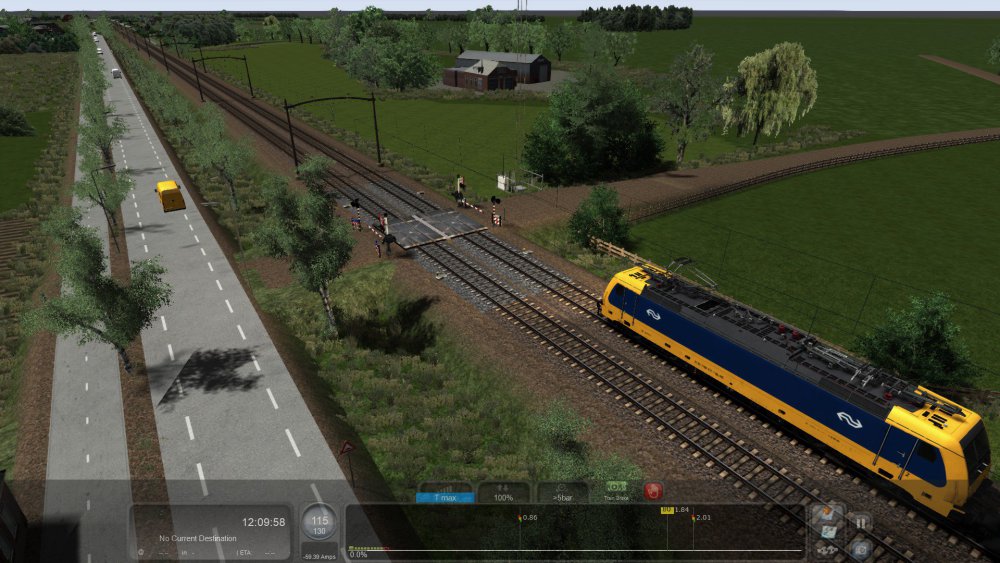Viewport: 1000px width, 563px height.
Task: Select the 1.84 speed limit marker on track bar
Action: click(x=667, y=511)
